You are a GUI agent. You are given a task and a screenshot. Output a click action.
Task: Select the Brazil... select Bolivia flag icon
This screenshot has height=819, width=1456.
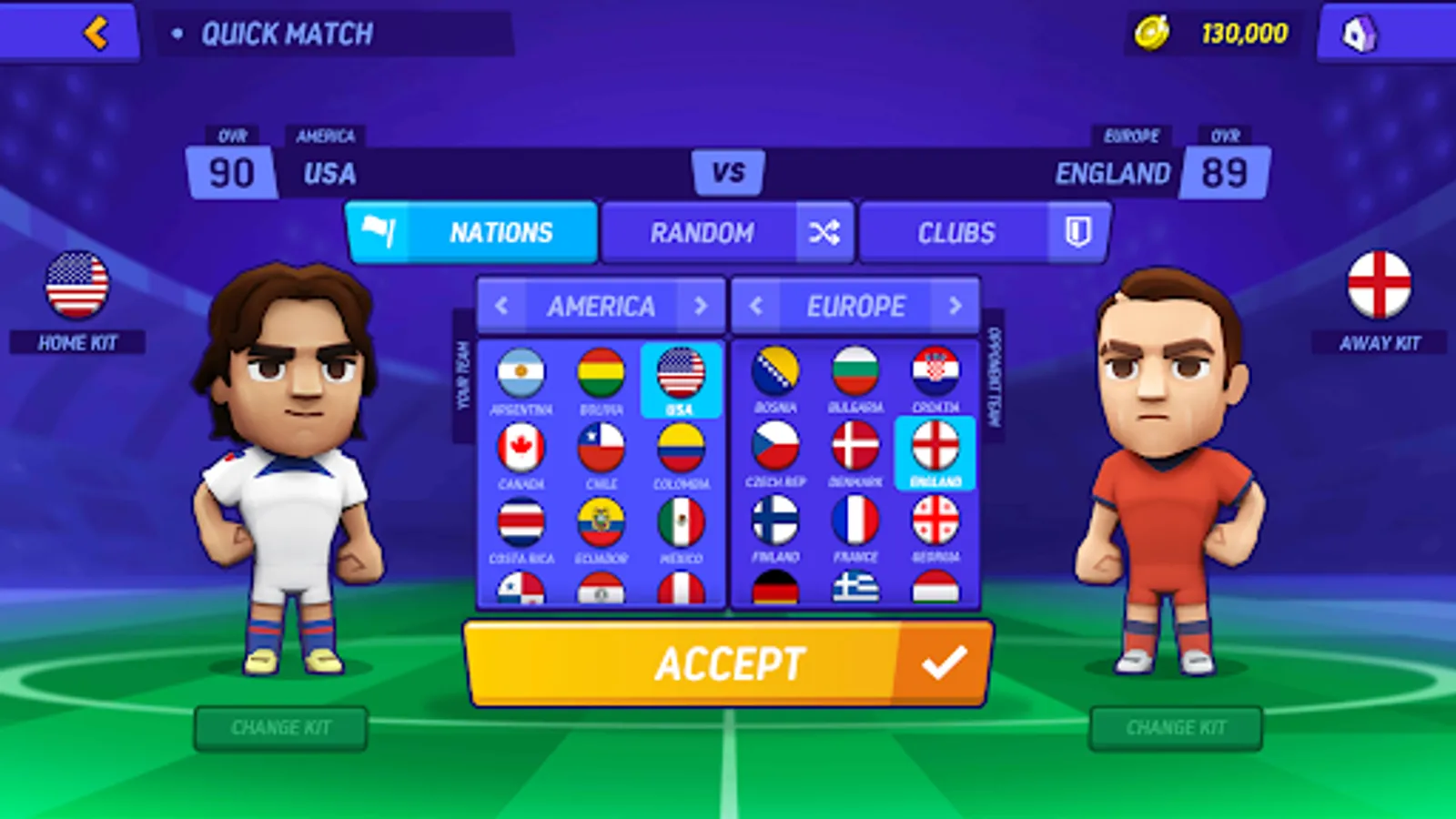(601, 374)
